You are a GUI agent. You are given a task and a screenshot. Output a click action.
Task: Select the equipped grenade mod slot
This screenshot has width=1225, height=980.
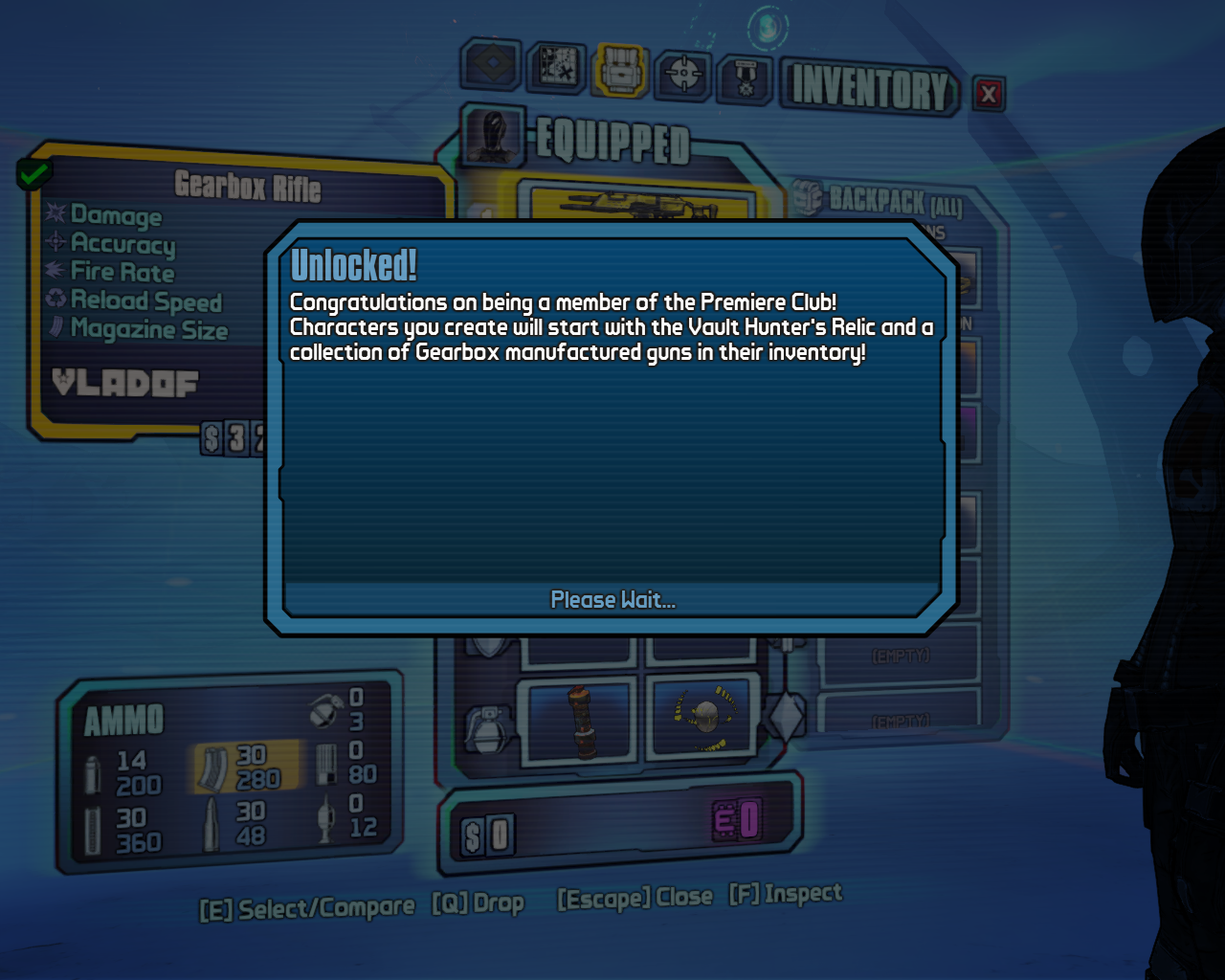(577, 720)
